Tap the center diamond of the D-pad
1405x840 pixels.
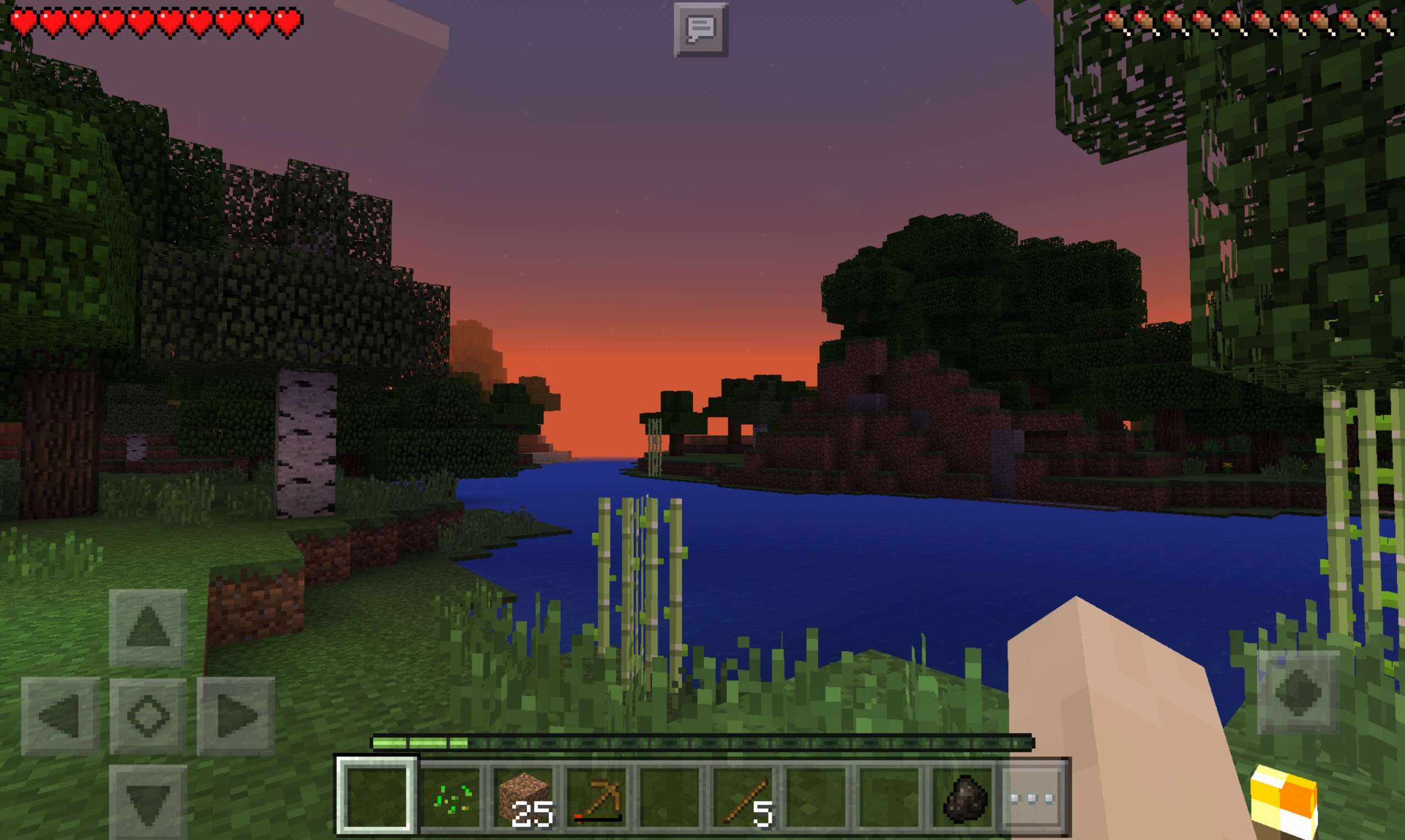tap(148, 716)
